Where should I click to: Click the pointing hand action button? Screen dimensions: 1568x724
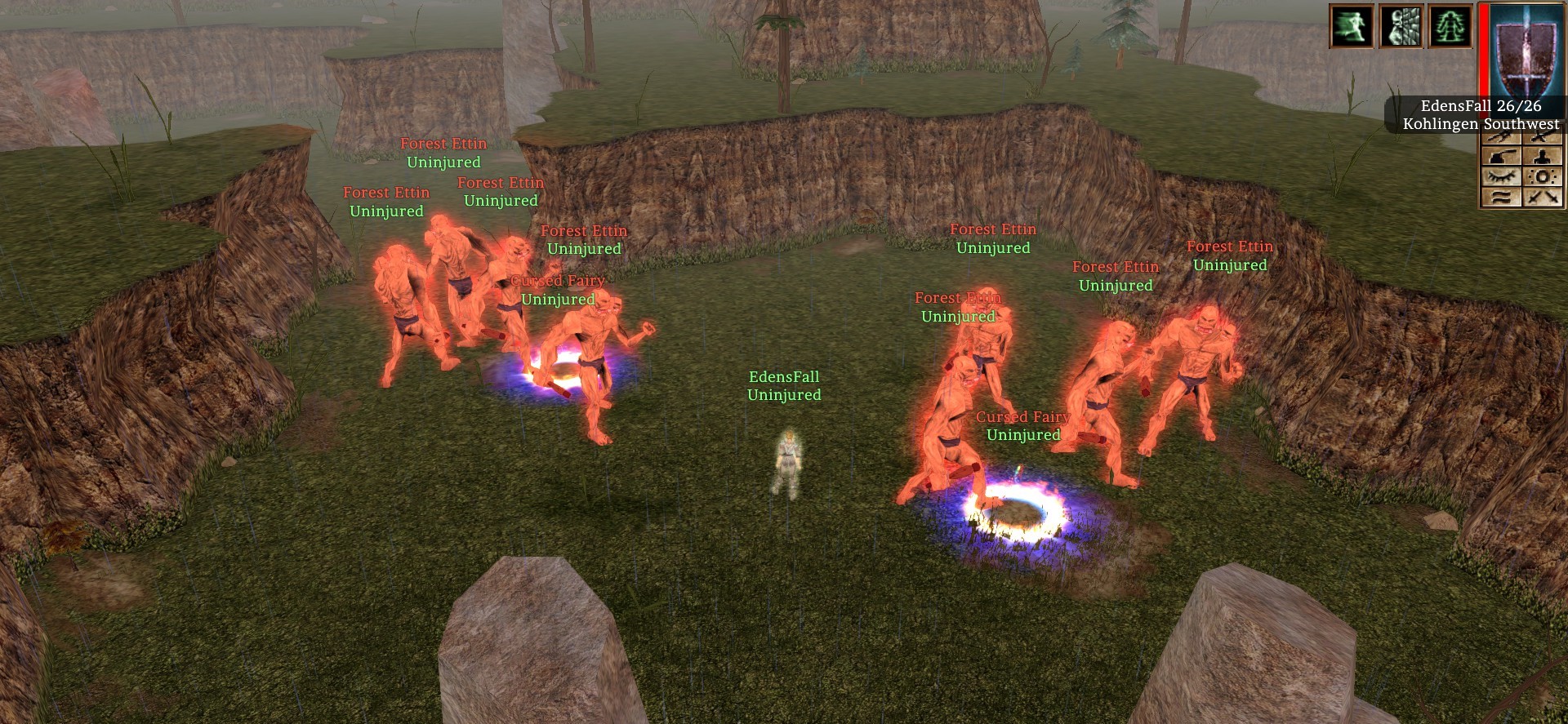click(1502, 157)
